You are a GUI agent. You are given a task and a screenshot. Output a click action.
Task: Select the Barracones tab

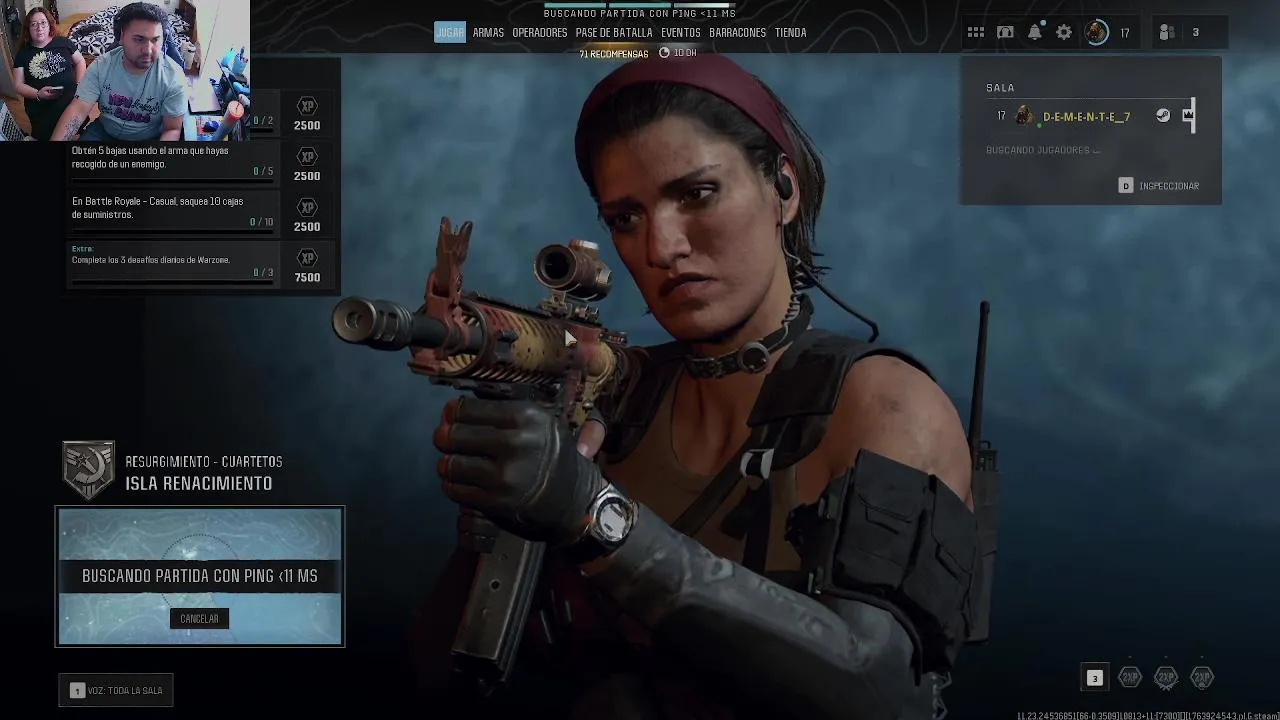click(x=737, y=33)
